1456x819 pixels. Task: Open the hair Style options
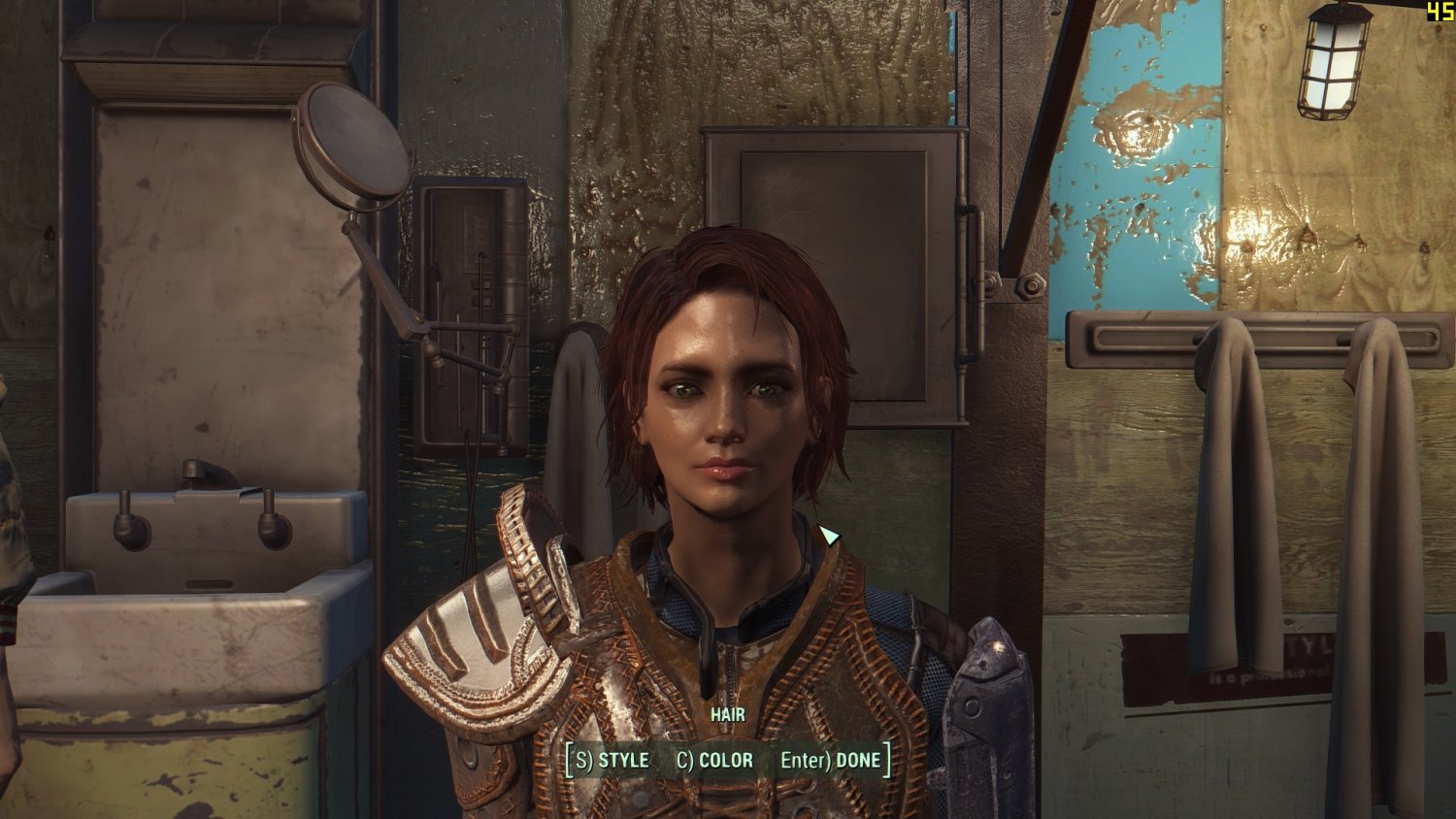(x=612, y=761)
